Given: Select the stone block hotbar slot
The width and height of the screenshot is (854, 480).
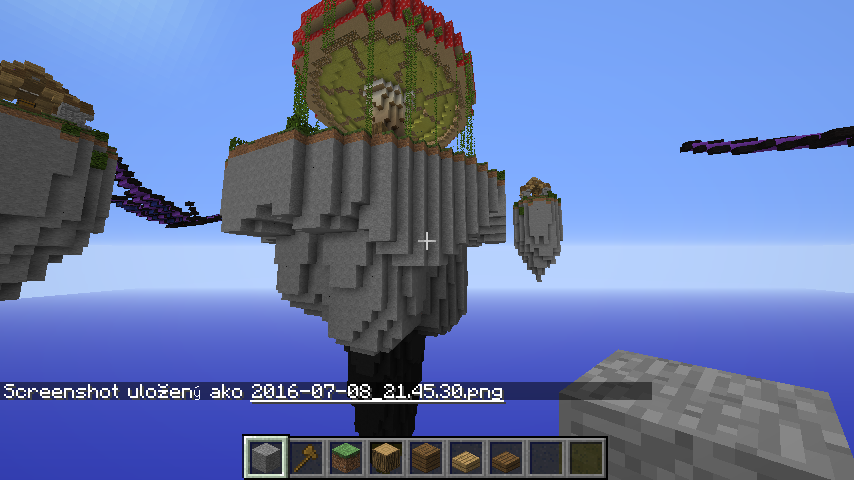Looking at the screenshot, I should [267, 458].
